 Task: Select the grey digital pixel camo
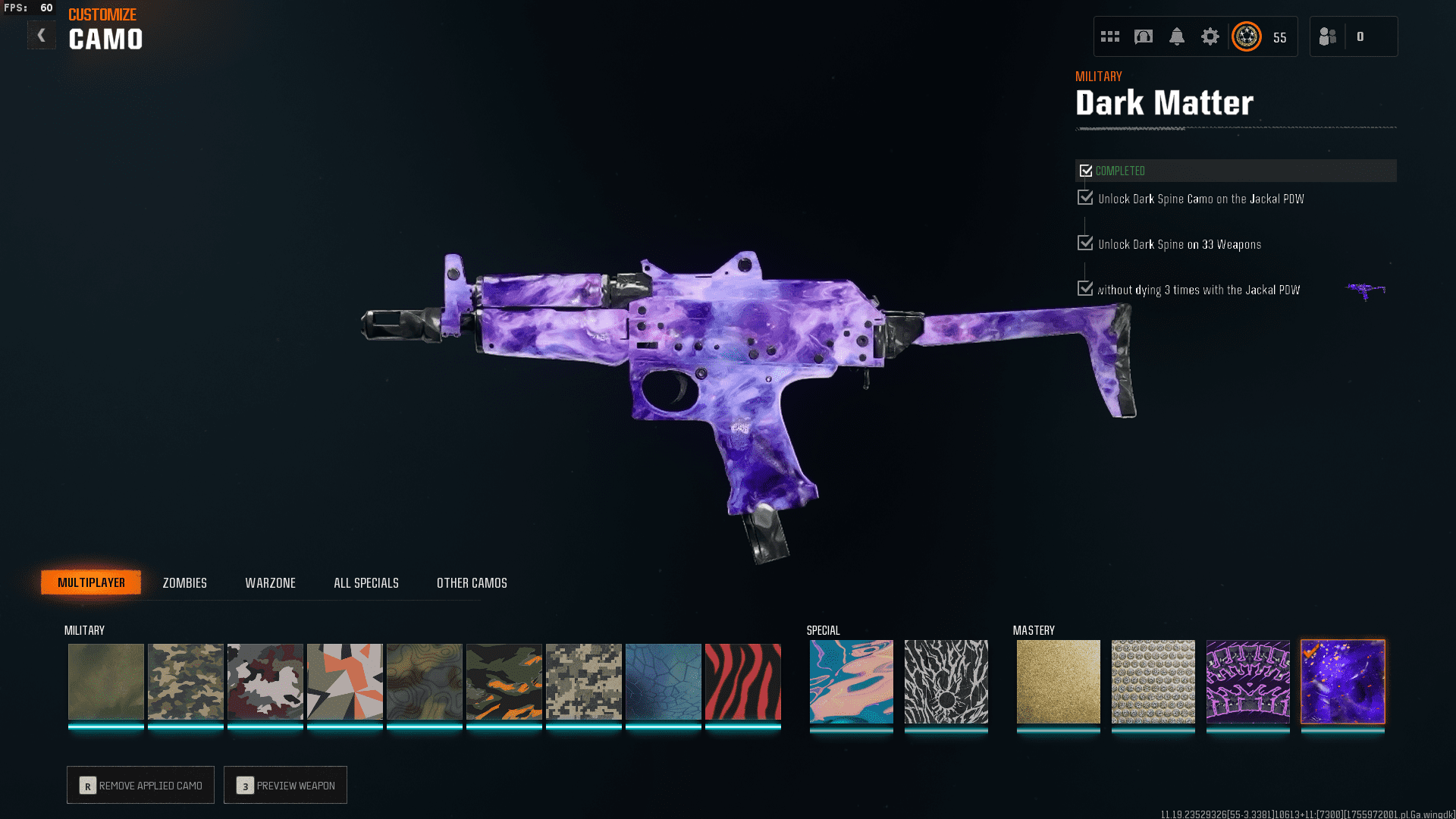[583, 681]
